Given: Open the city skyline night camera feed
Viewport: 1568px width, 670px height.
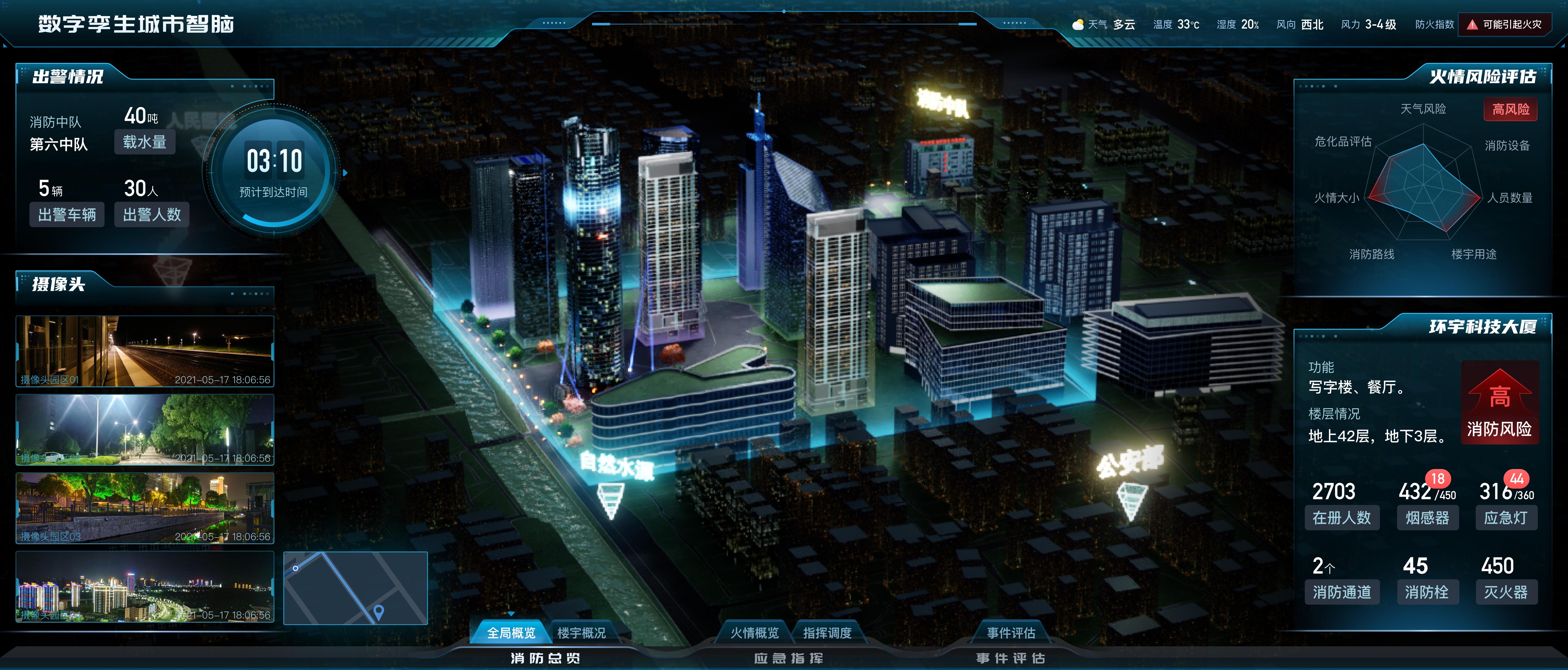Looking at the screenshot, I should [145, 587].
